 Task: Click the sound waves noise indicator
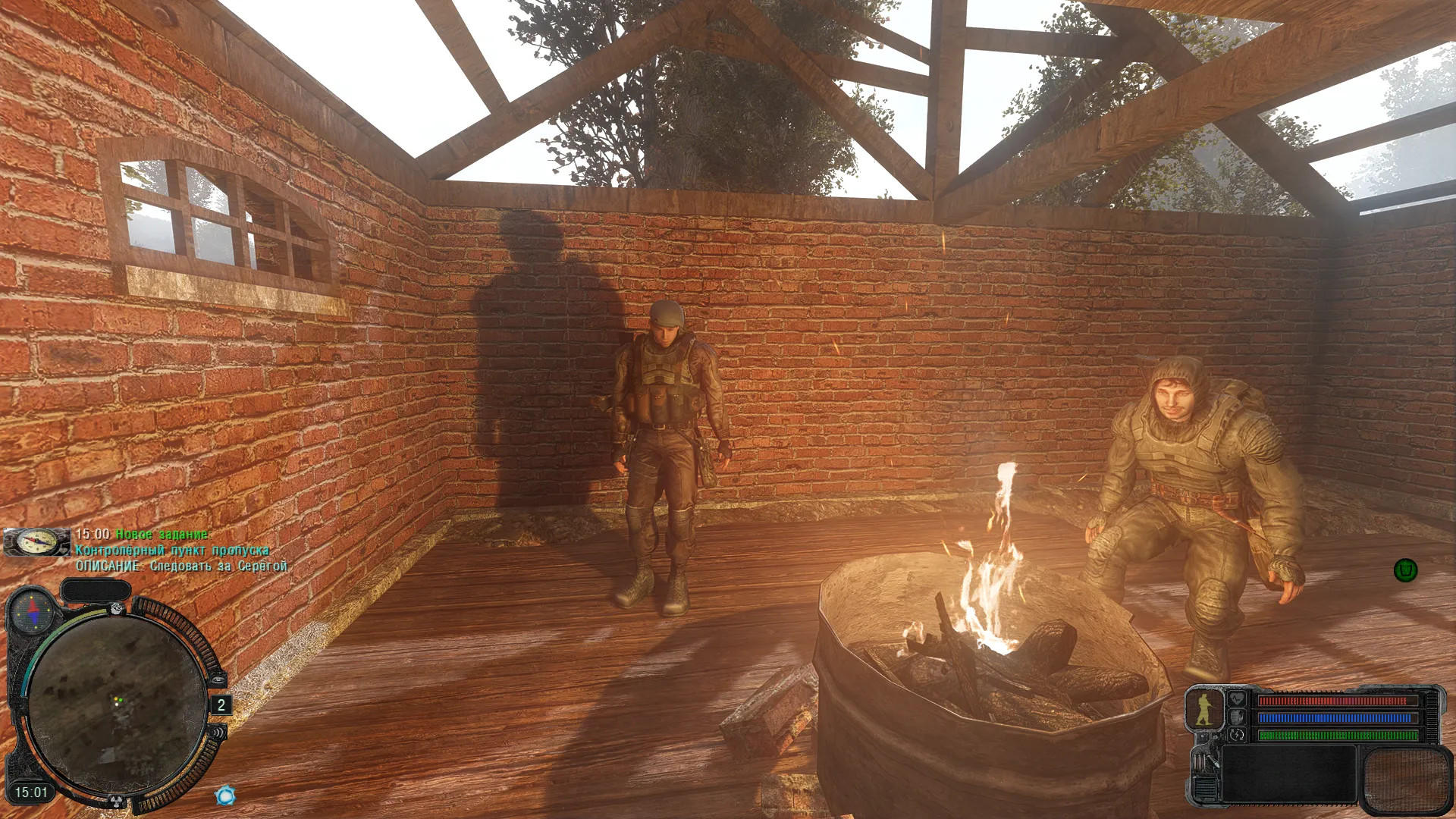[218, 733]
